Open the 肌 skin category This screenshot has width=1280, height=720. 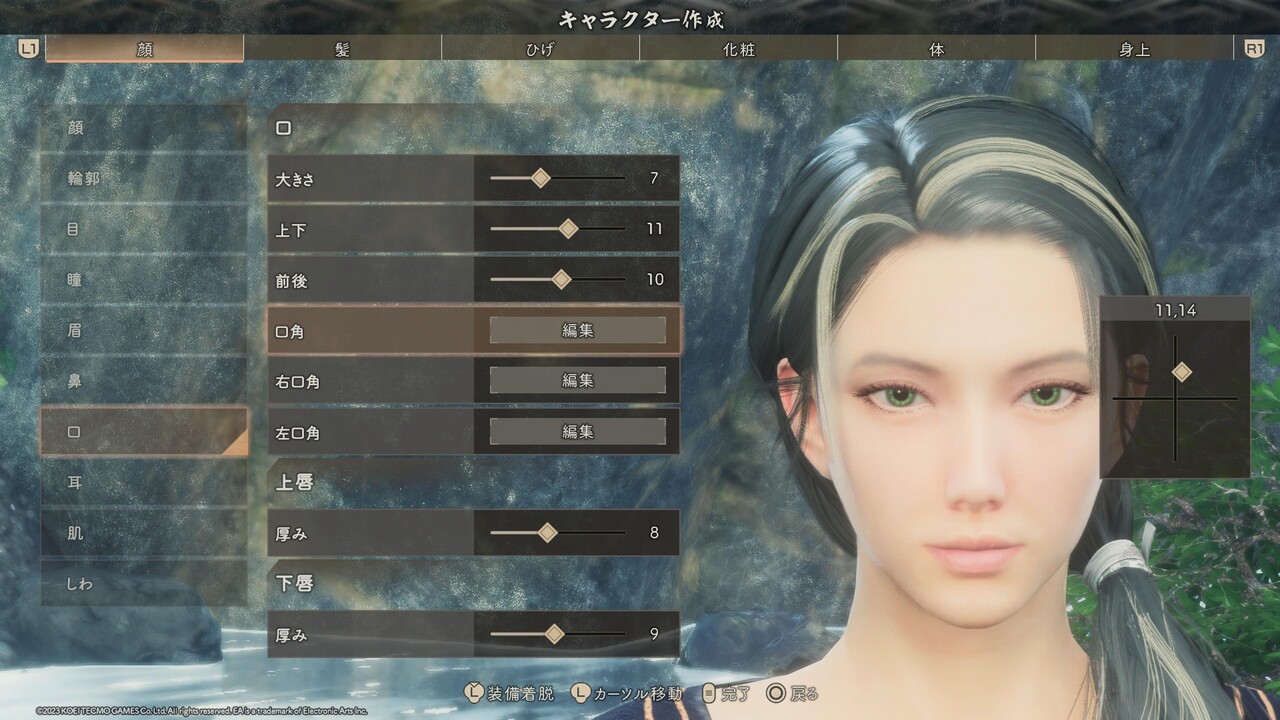click(x=144, y=533)
